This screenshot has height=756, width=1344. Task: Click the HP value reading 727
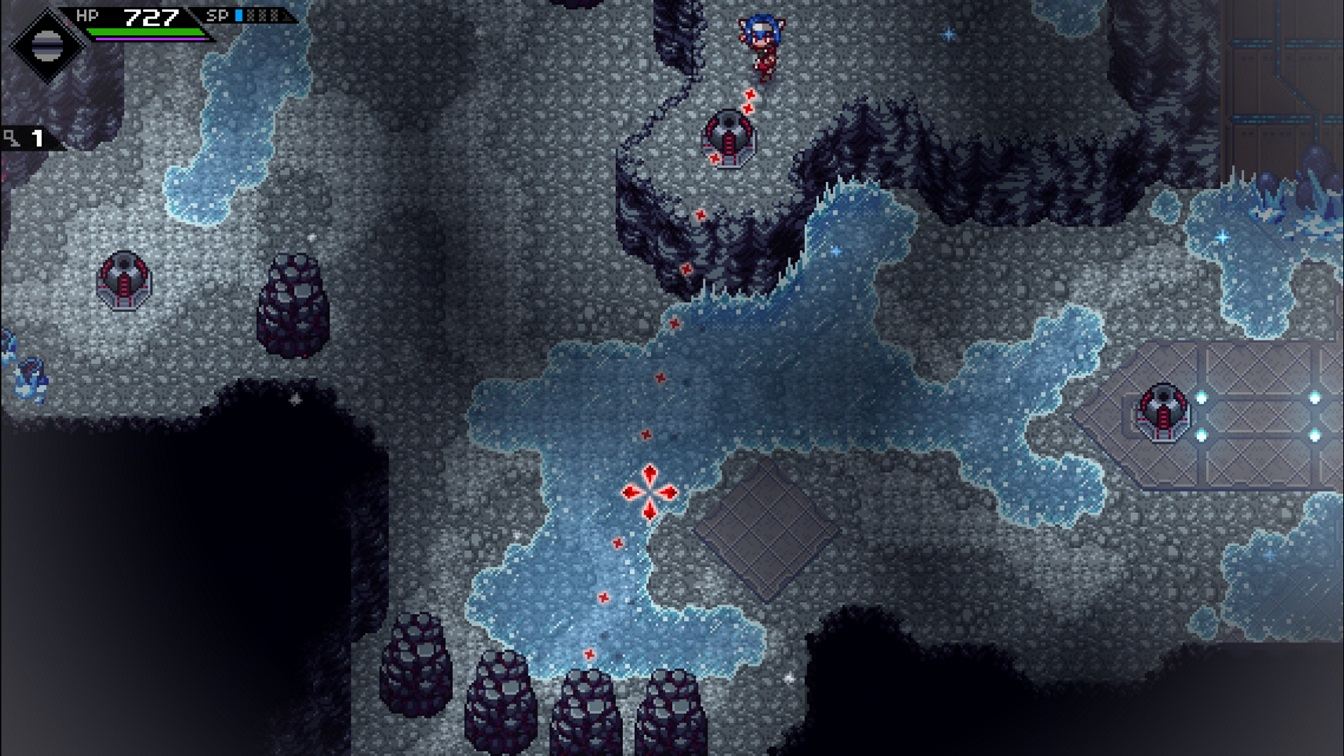[x=151, y=17]
